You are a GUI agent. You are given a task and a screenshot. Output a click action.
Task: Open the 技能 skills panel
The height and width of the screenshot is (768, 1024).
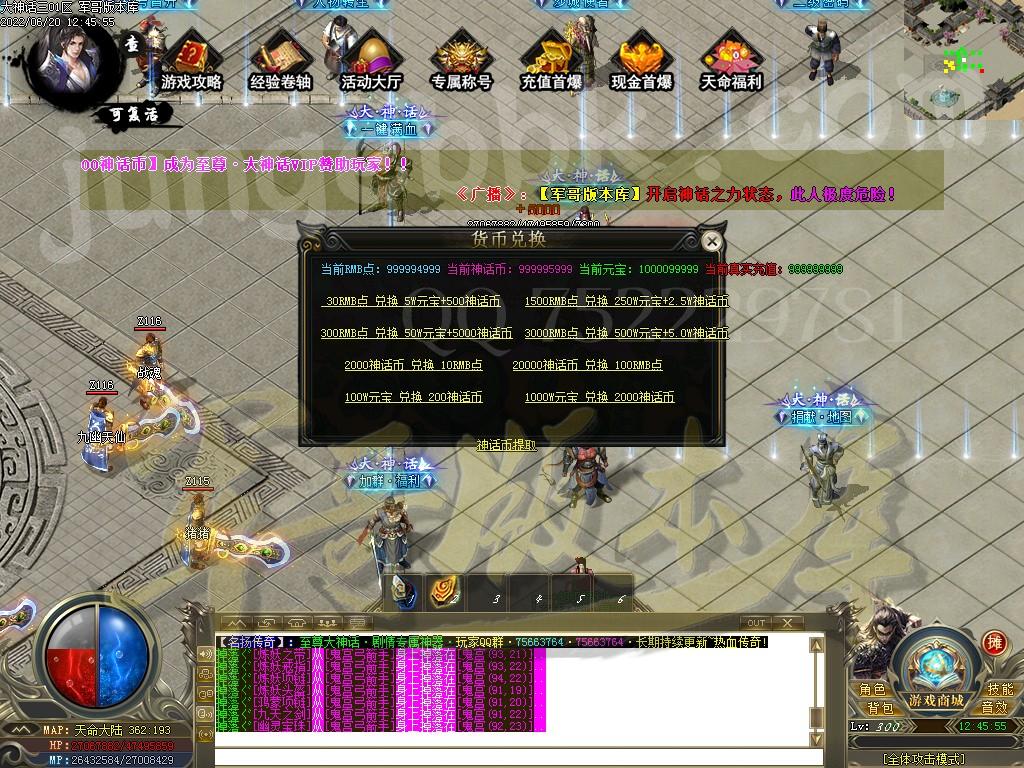click(x=999, y=689)
